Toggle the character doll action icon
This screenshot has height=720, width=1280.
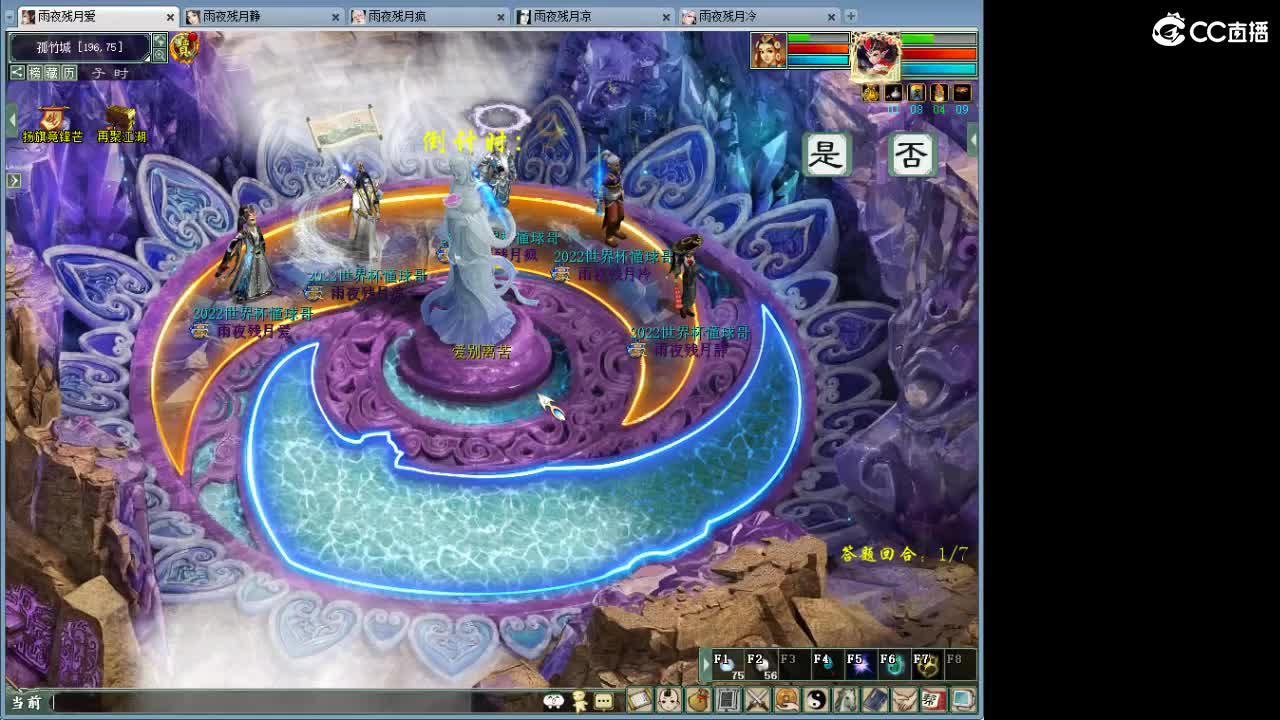pyautogui.click(x=578, y=702)
